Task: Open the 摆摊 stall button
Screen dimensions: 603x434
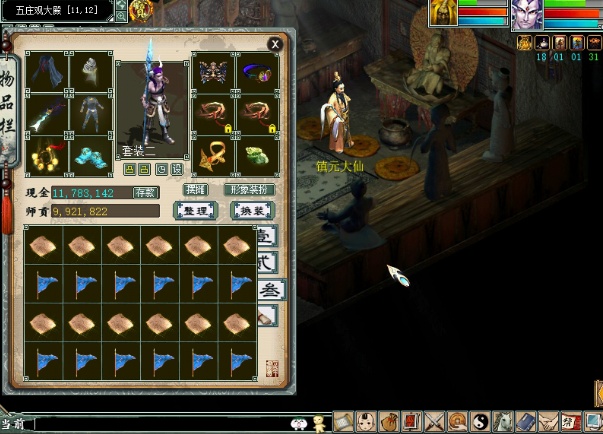Action: click(195, 189)
